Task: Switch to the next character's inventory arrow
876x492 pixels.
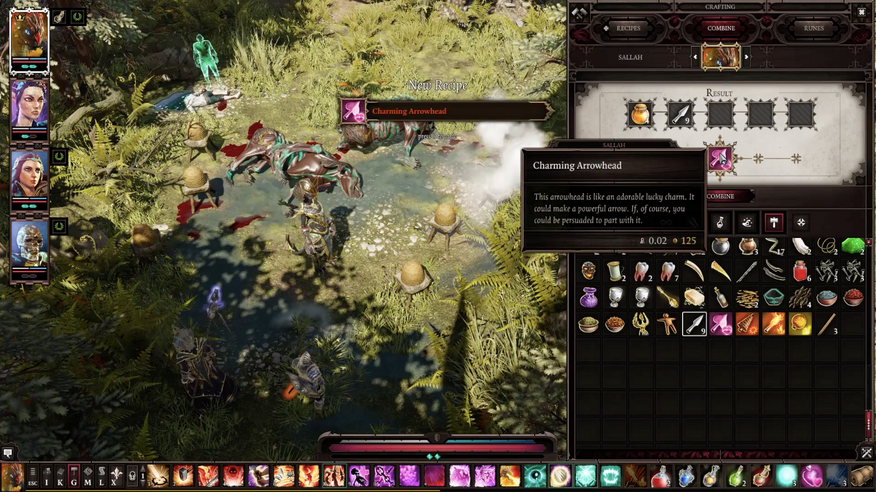Action: coord(746,57)
